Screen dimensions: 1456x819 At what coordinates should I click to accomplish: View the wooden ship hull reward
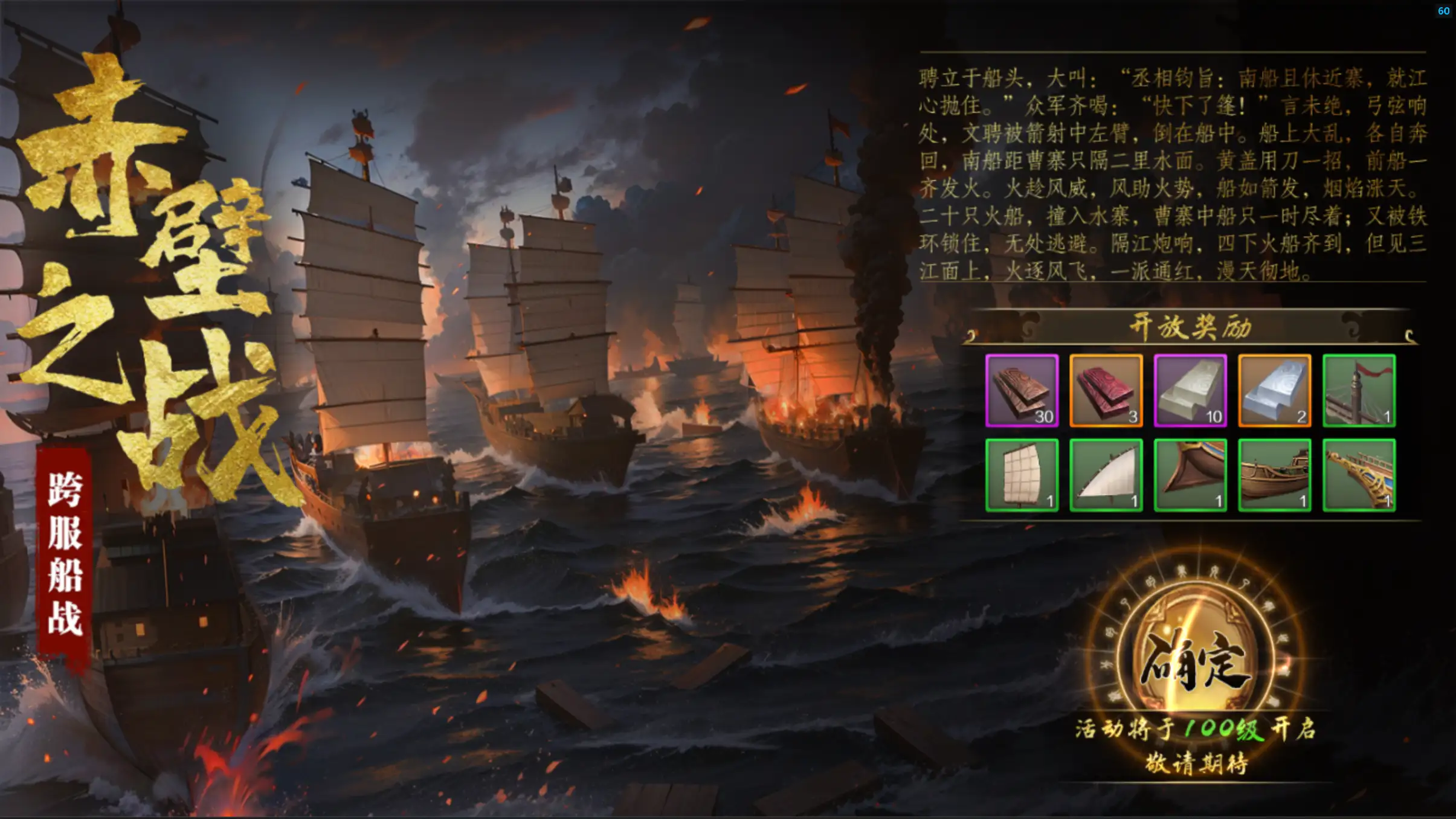(x=1274, y=475)
